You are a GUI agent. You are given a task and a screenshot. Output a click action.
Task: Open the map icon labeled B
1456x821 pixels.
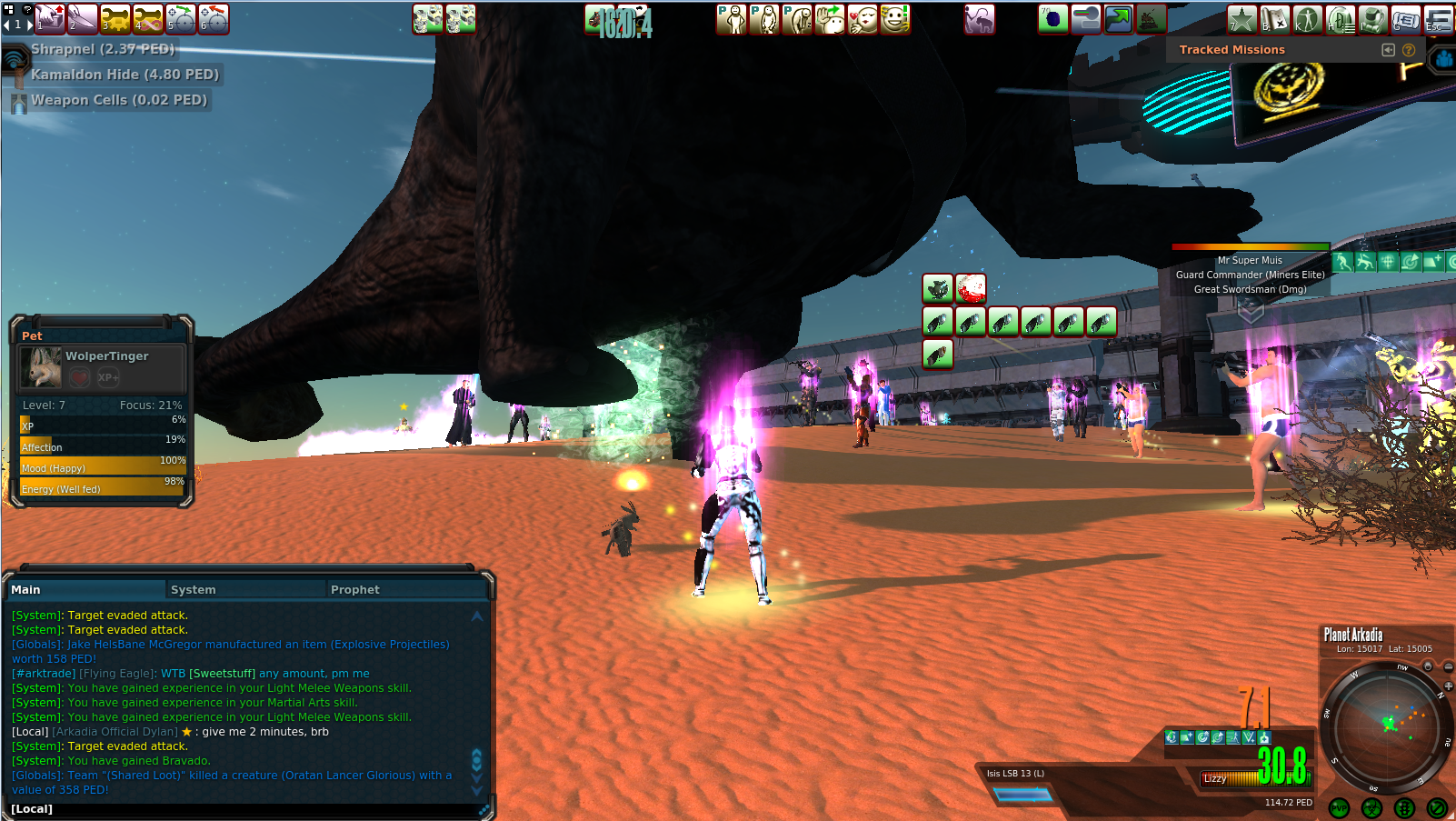point(1274,19)
